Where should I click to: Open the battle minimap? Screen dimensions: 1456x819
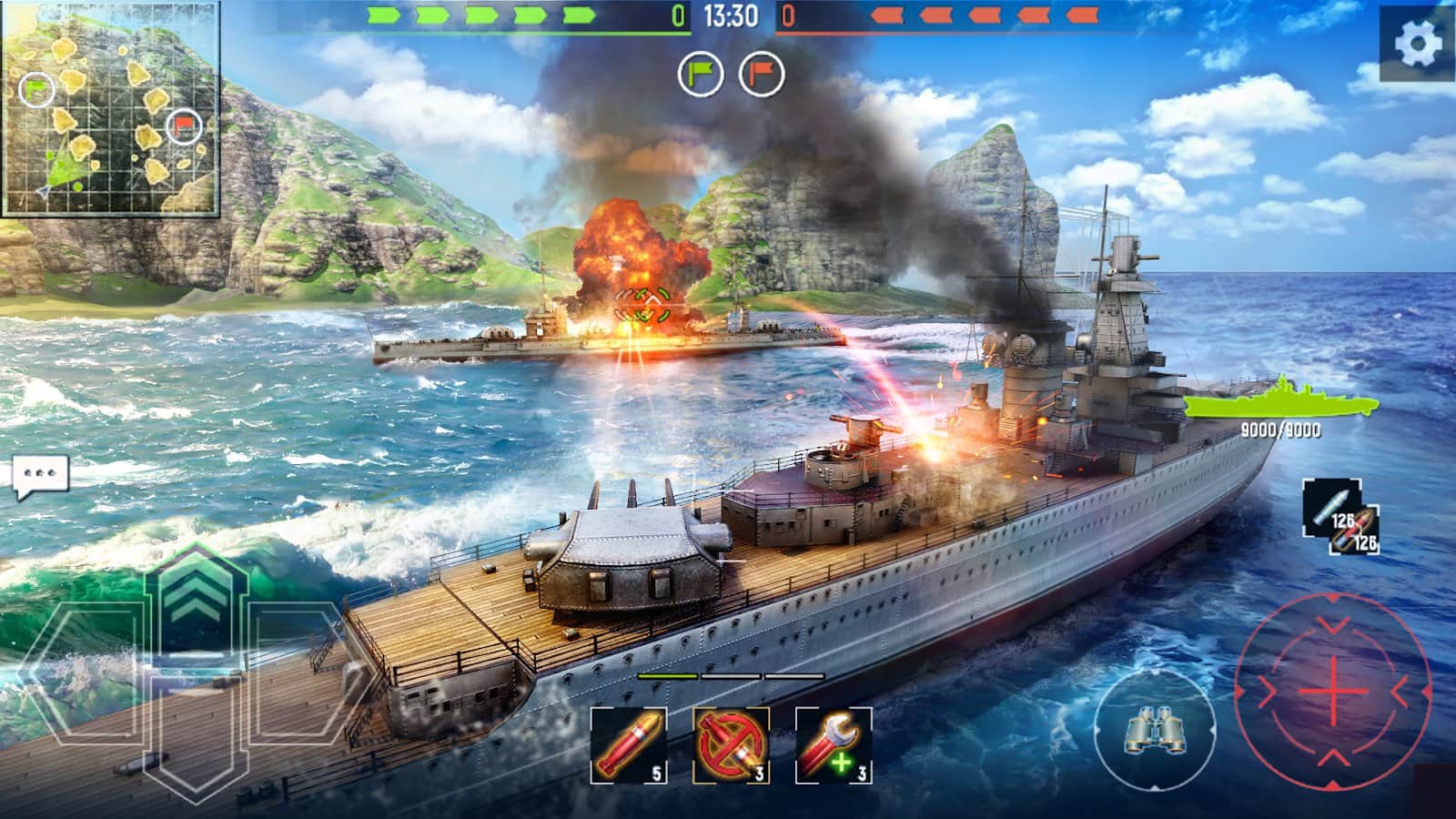pyautogui.click(x=111, y=109)
